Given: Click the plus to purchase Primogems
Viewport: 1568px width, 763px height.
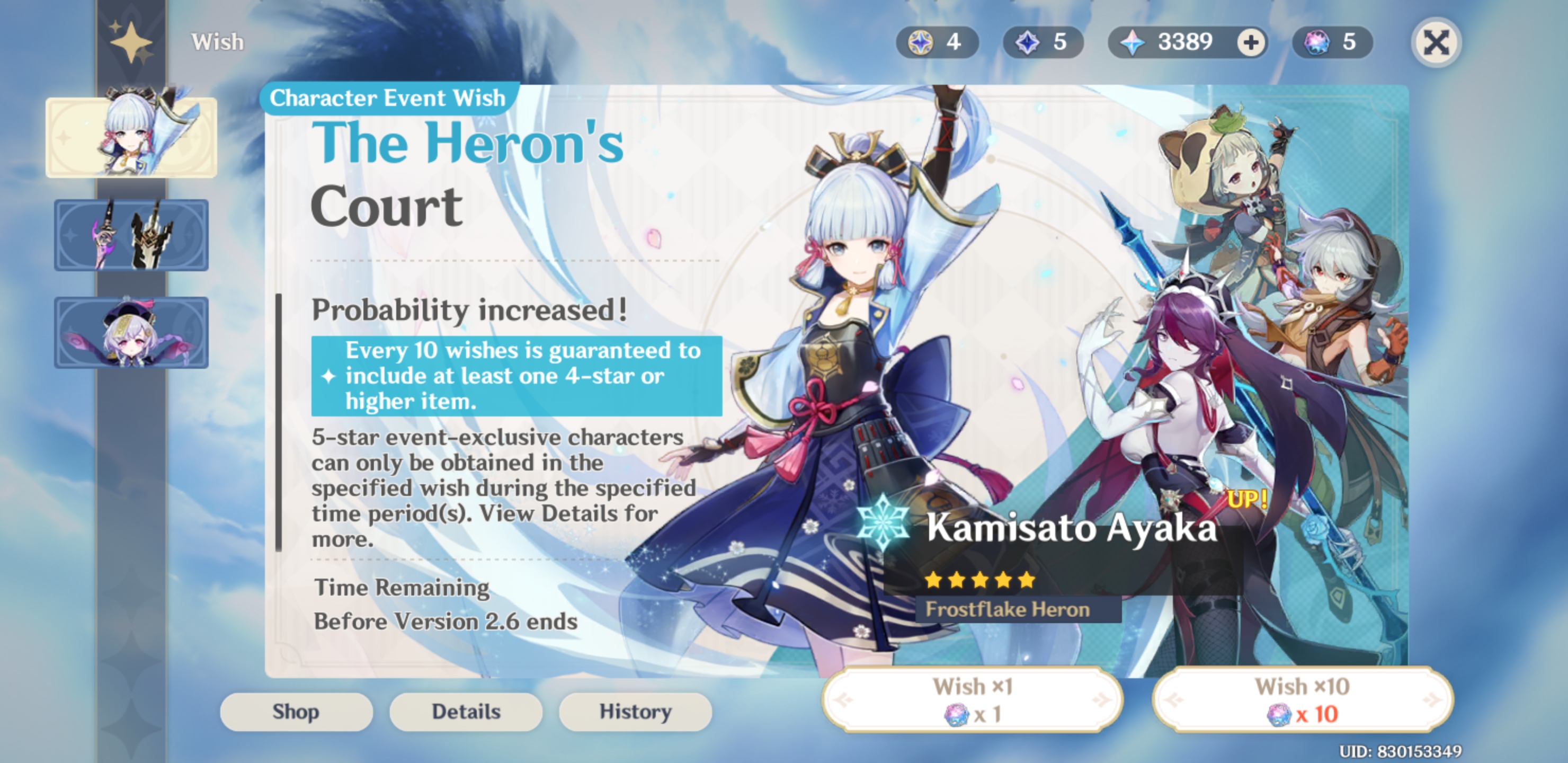Looking at the screenshot, I should [1251, 41].
